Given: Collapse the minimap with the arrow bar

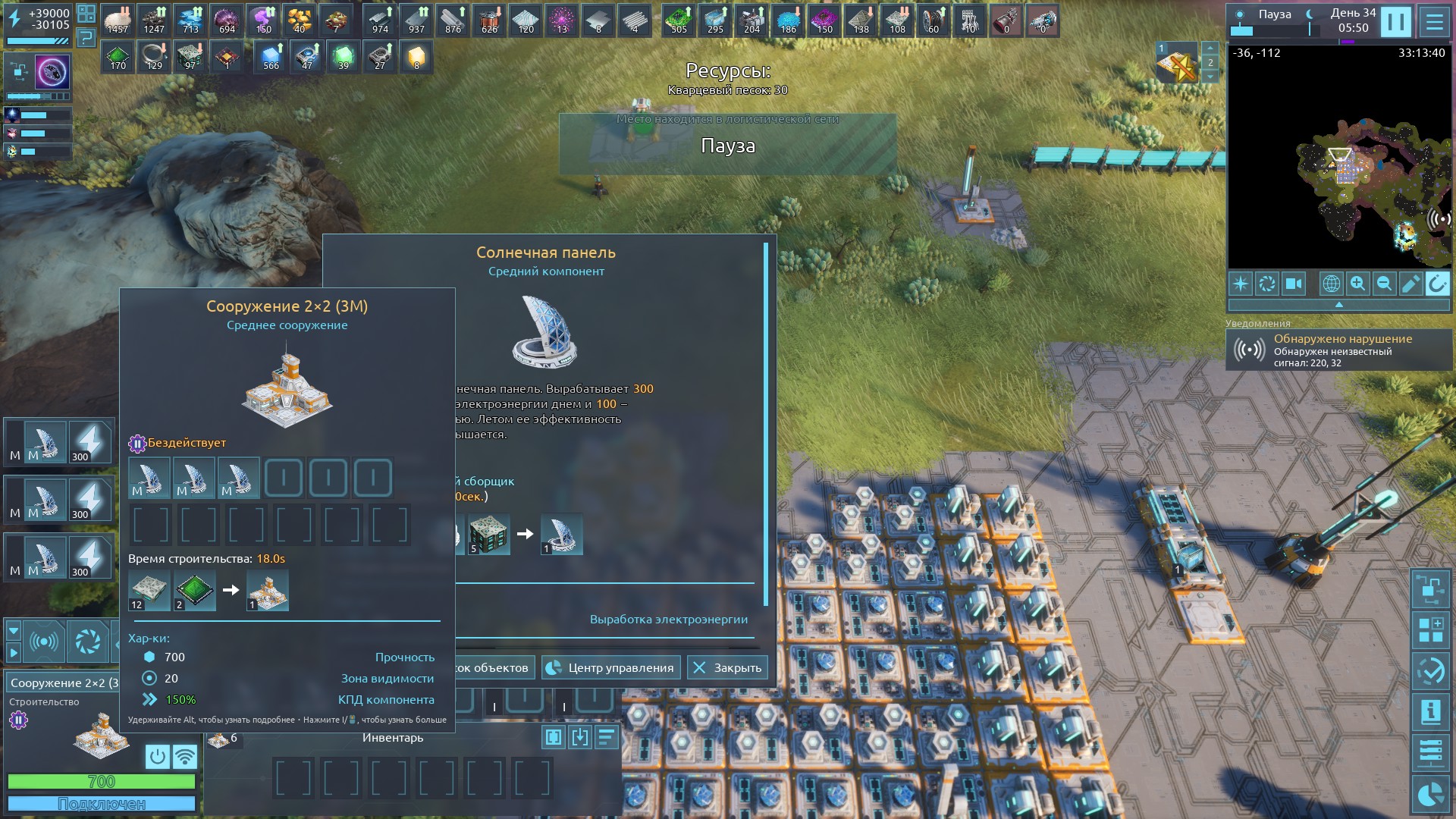Looking at the screenshot, I should click(1338, 304).
